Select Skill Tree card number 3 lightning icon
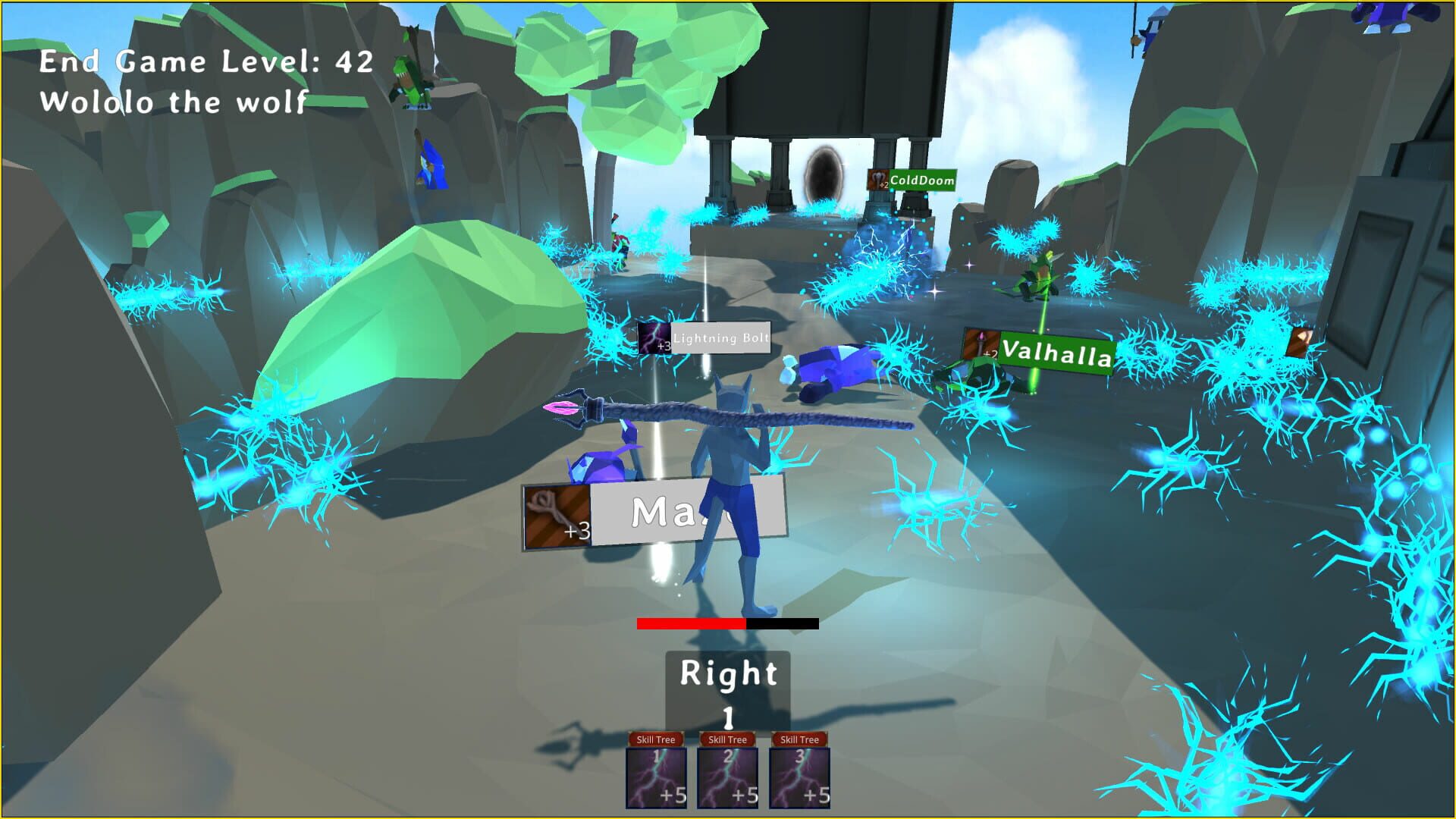Image resolution: width=1456 pixels, height=819 pixels. pos(801,777)
